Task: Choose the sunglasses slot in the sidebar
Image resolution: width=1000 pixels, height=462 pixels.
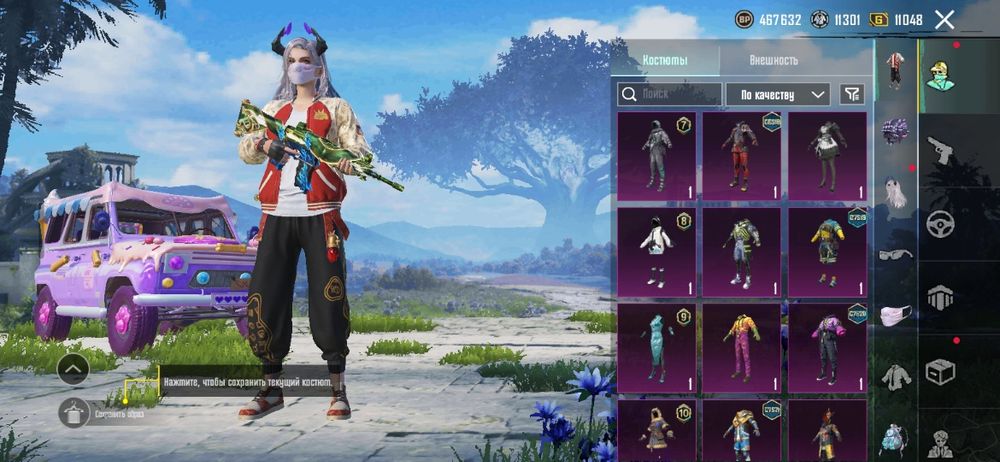Action: tap(895, 253)
